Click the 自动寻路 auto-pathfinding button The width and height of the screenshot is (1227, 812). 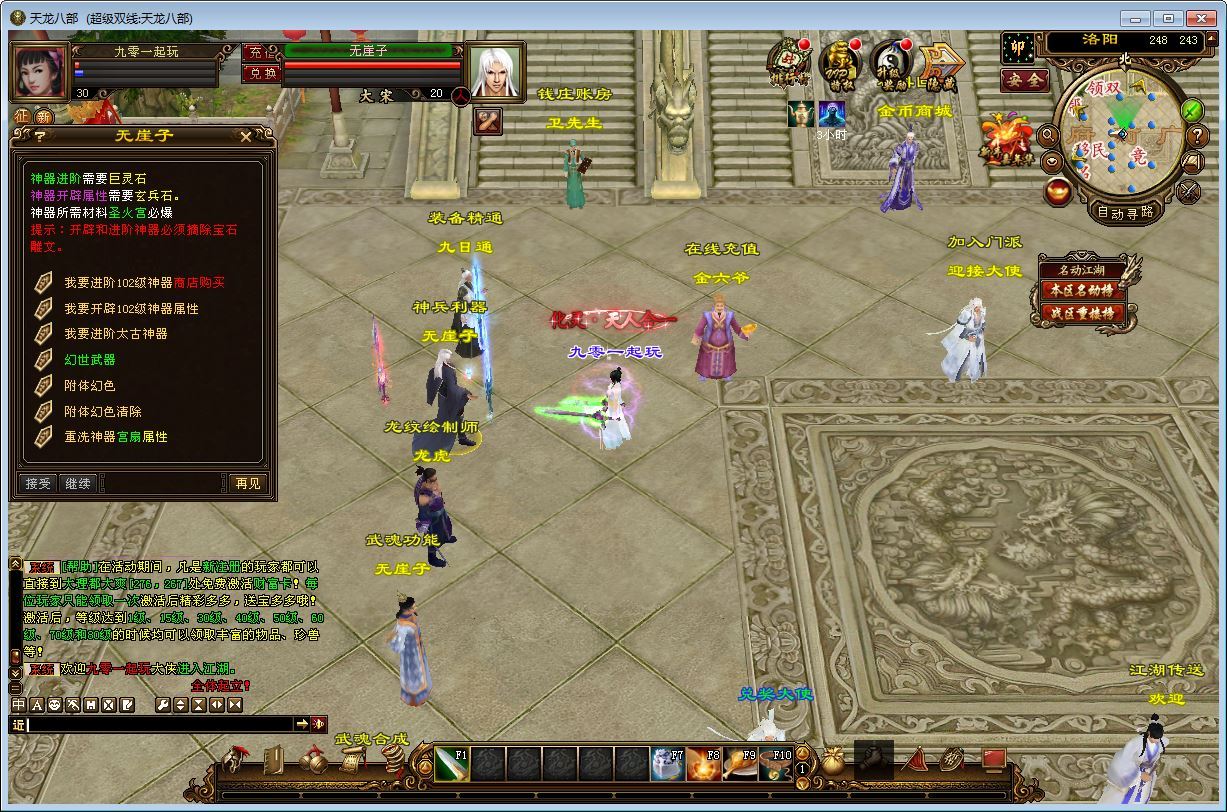[x=1125, y=212]
